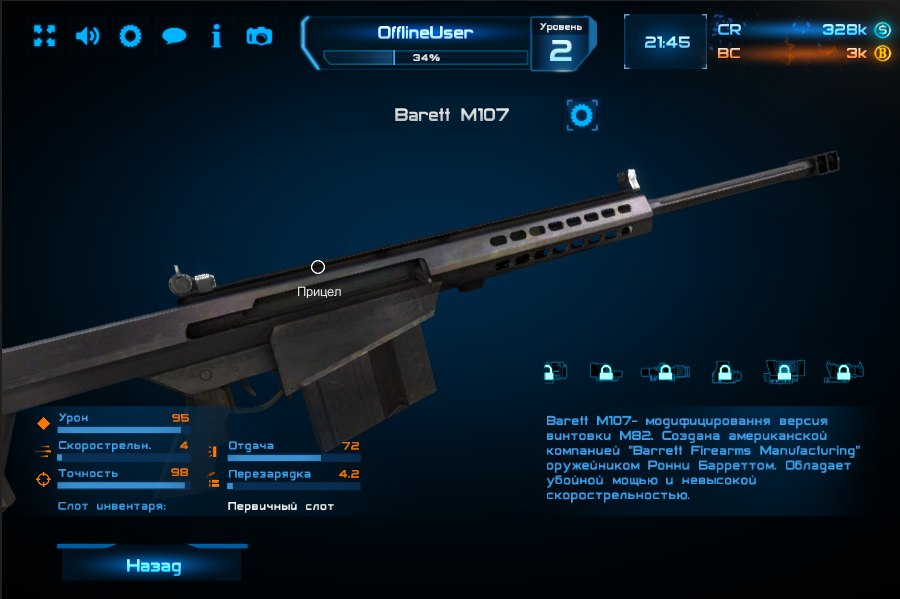Image resolution: width=900 pixels, height=599 pixels.
Task: Click the gear button beside Barett M107
Action: pyautogui.click(x=581, y=115)
